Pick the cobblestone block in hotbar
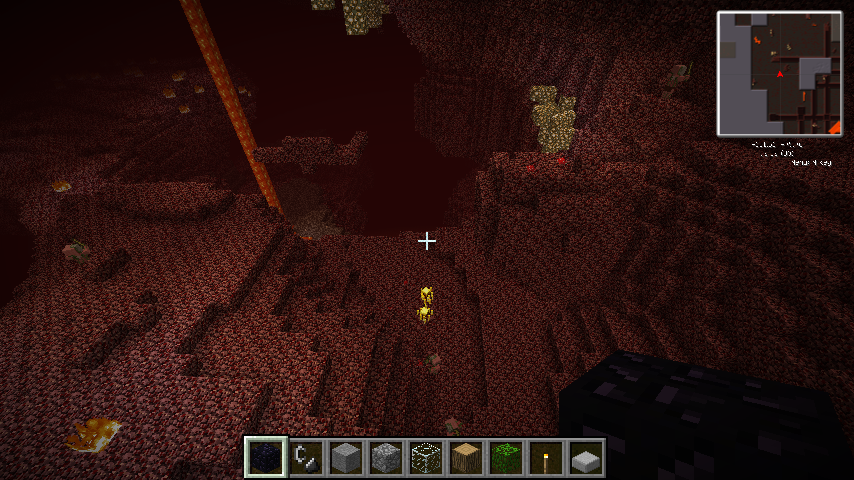 [387, 457]
